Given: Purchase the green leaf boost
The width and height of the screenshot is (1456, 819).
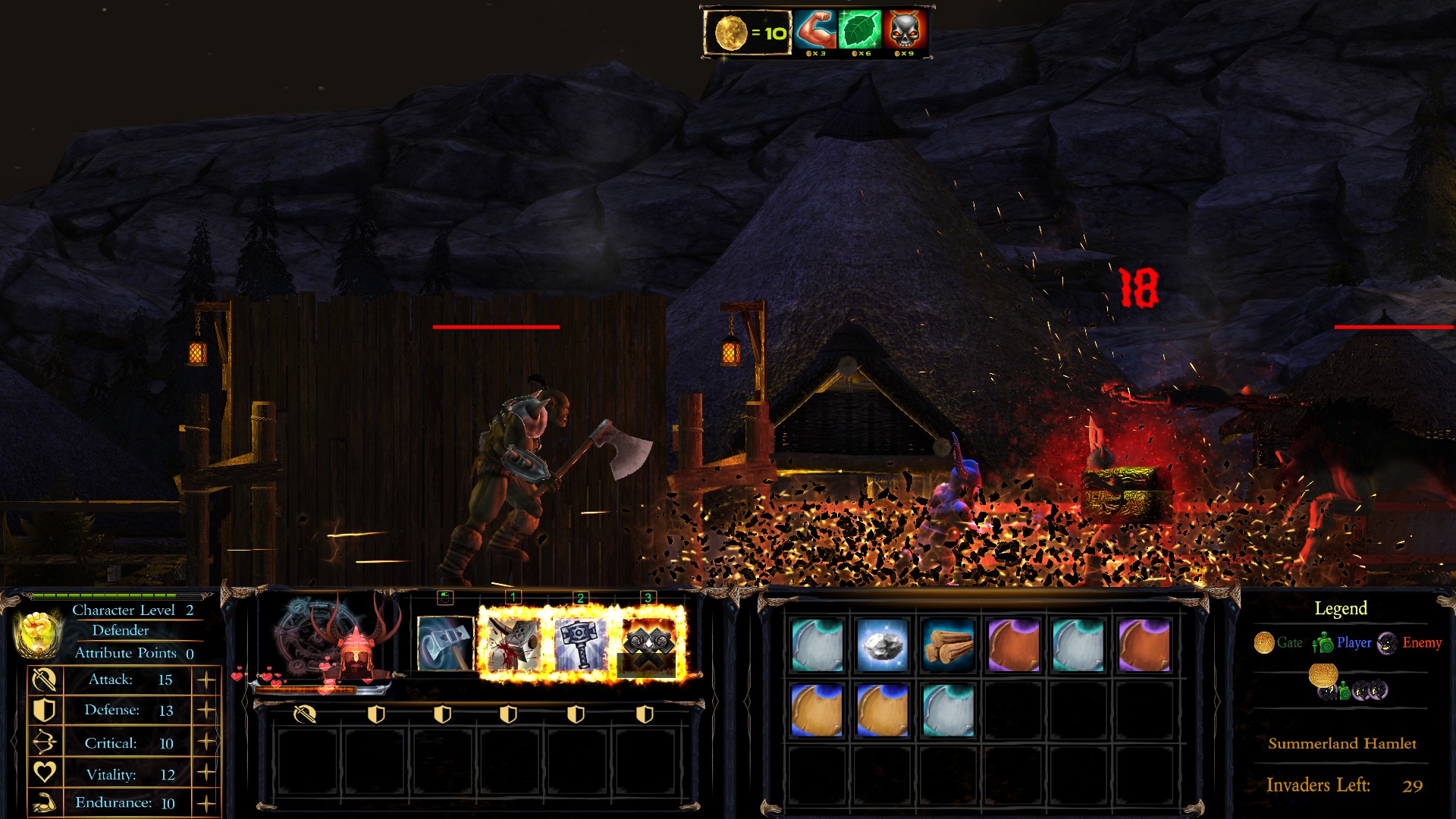Looking at the screenshot, I should click(860, 31).
